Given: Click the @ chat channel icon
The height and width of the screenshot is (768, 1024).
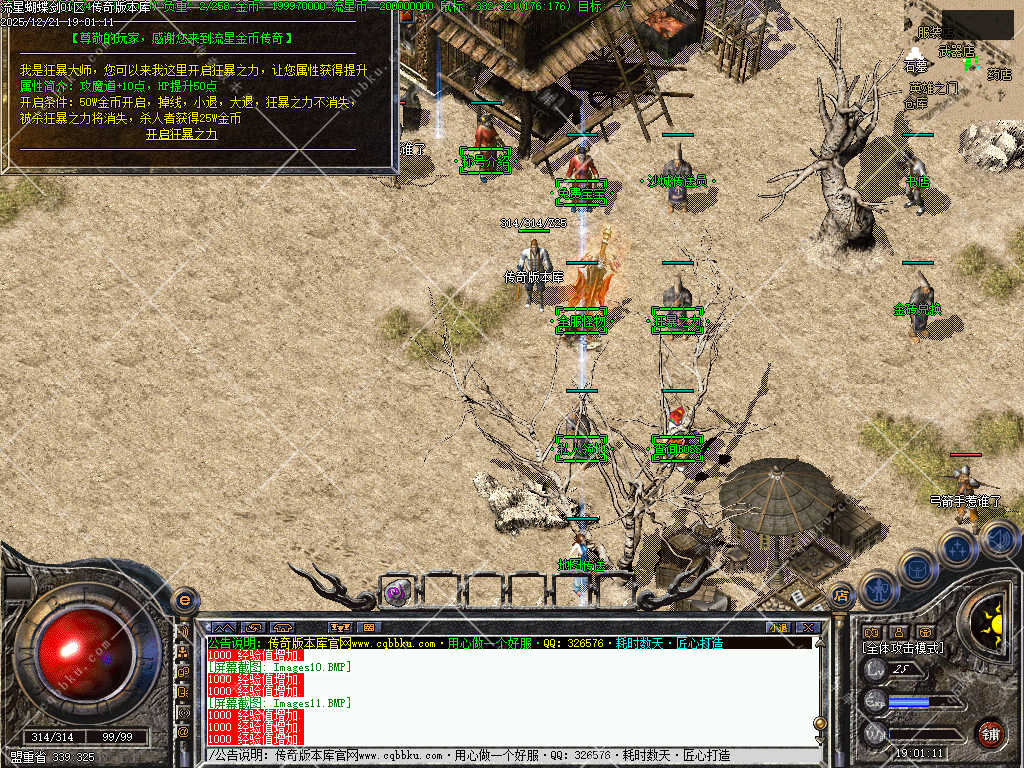Looking at the screenshot, I should click(x=184, y=732).
